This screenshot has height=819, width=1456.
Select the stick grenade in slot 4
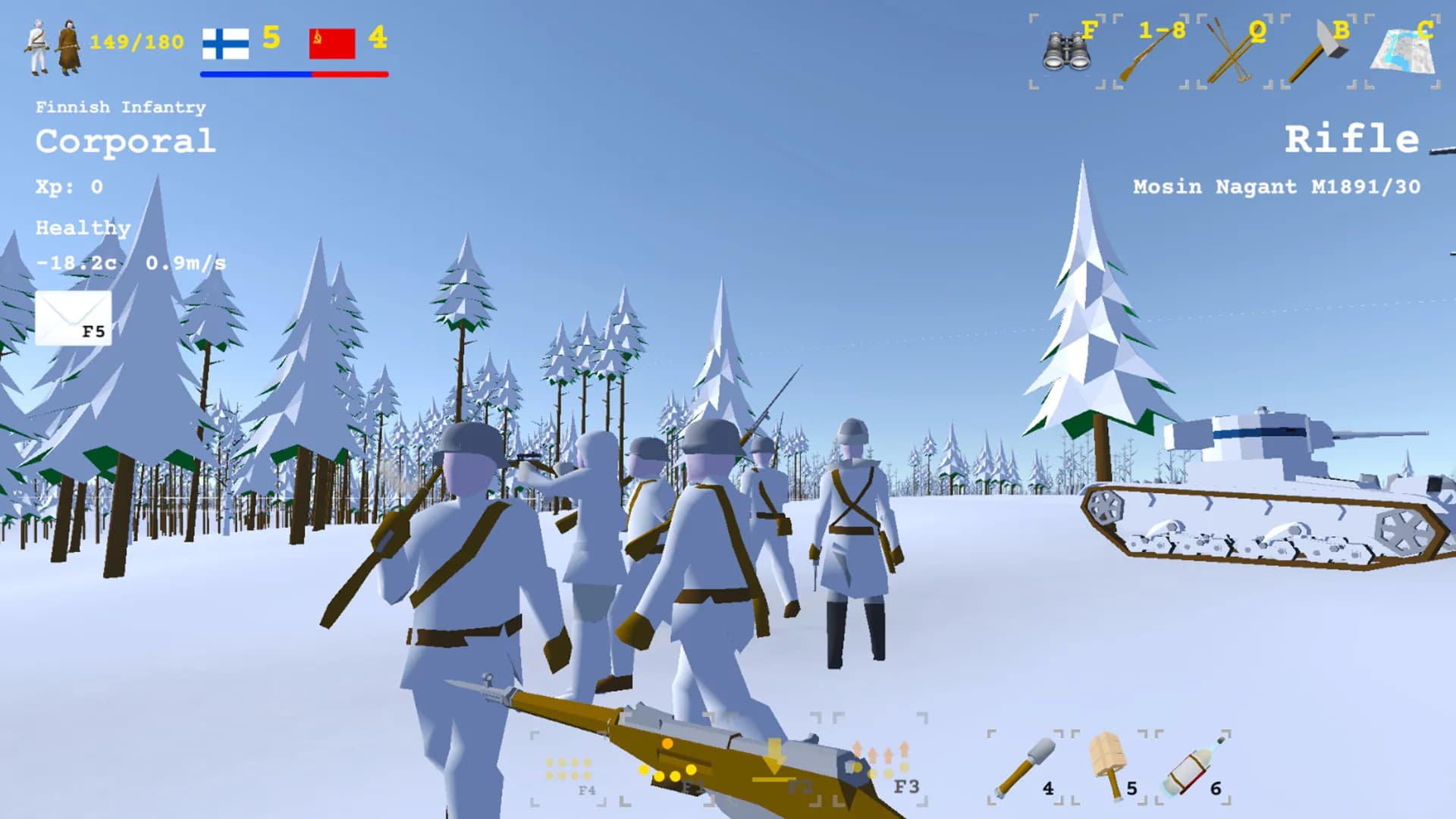coord(1026,766)
